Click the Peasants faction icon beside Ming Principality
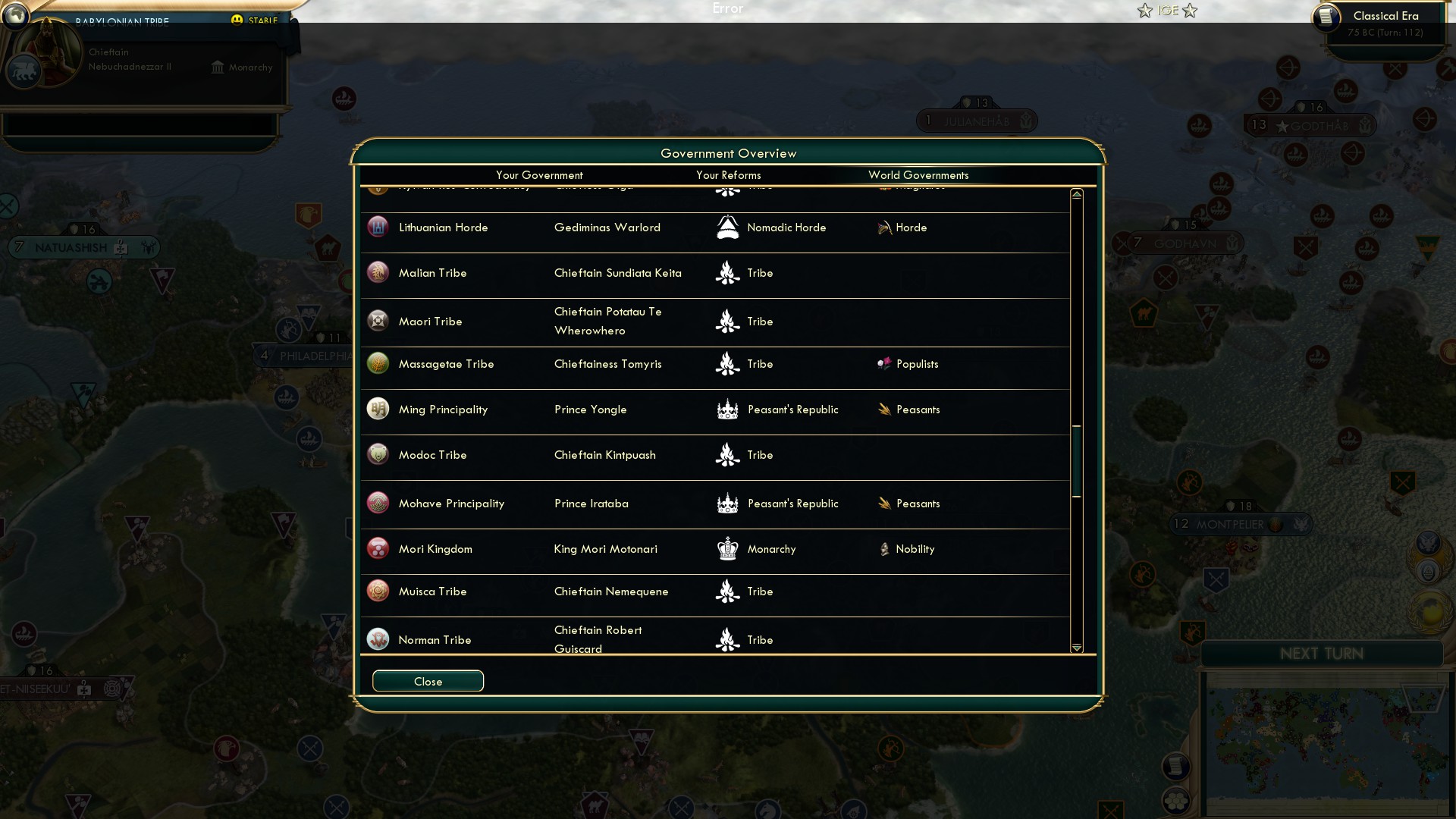This screenshot has width=1456, height=819. tap(884, 409)
